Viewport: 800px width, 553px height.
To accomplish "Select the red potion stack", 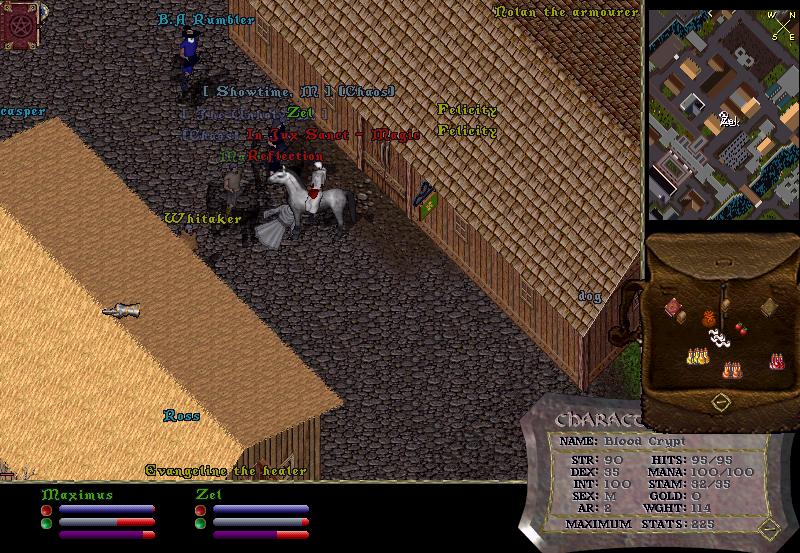I will point(776,361).
